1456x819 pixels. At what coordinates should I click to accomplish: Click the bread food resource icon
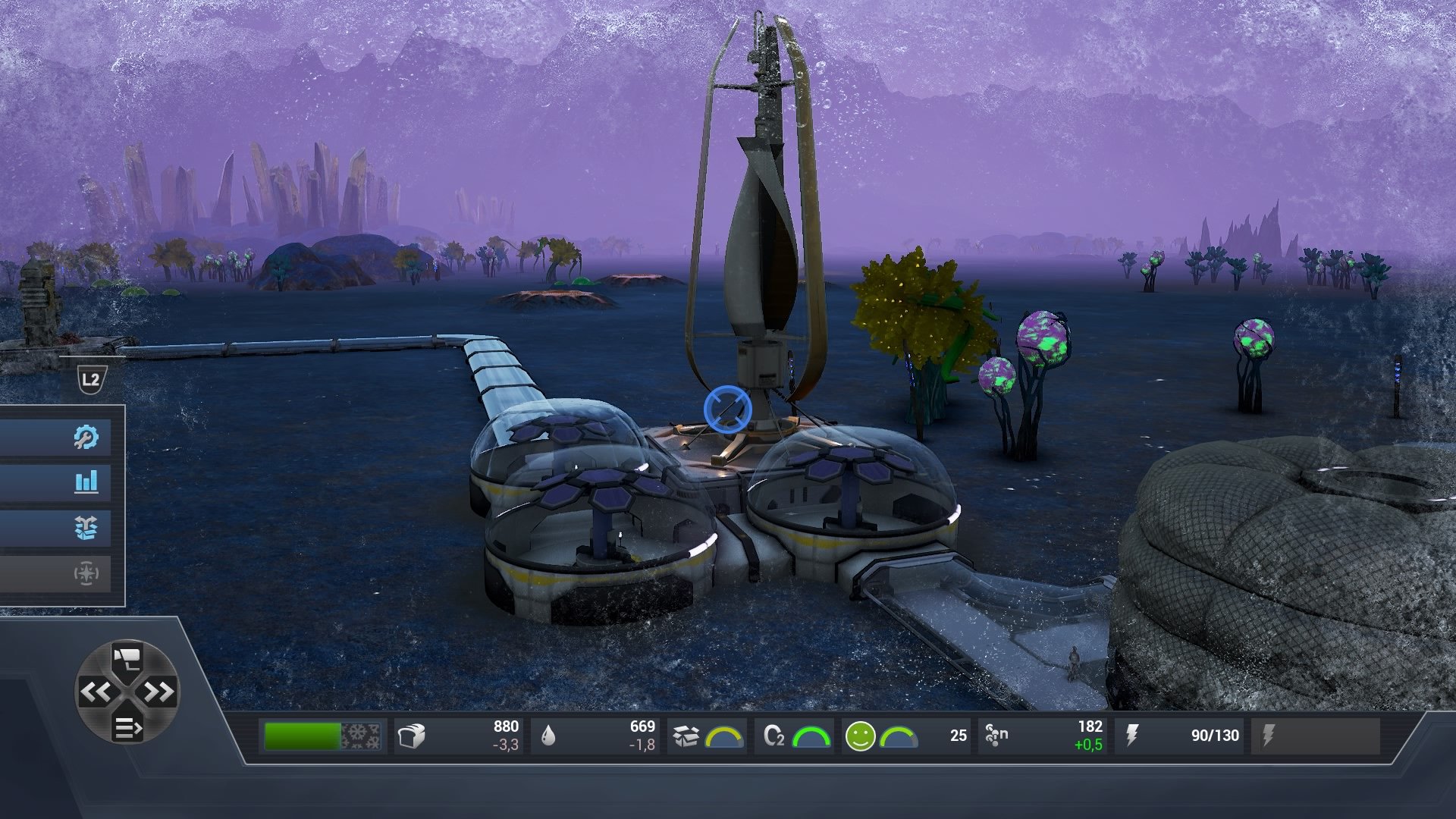(x=410, y=733)
